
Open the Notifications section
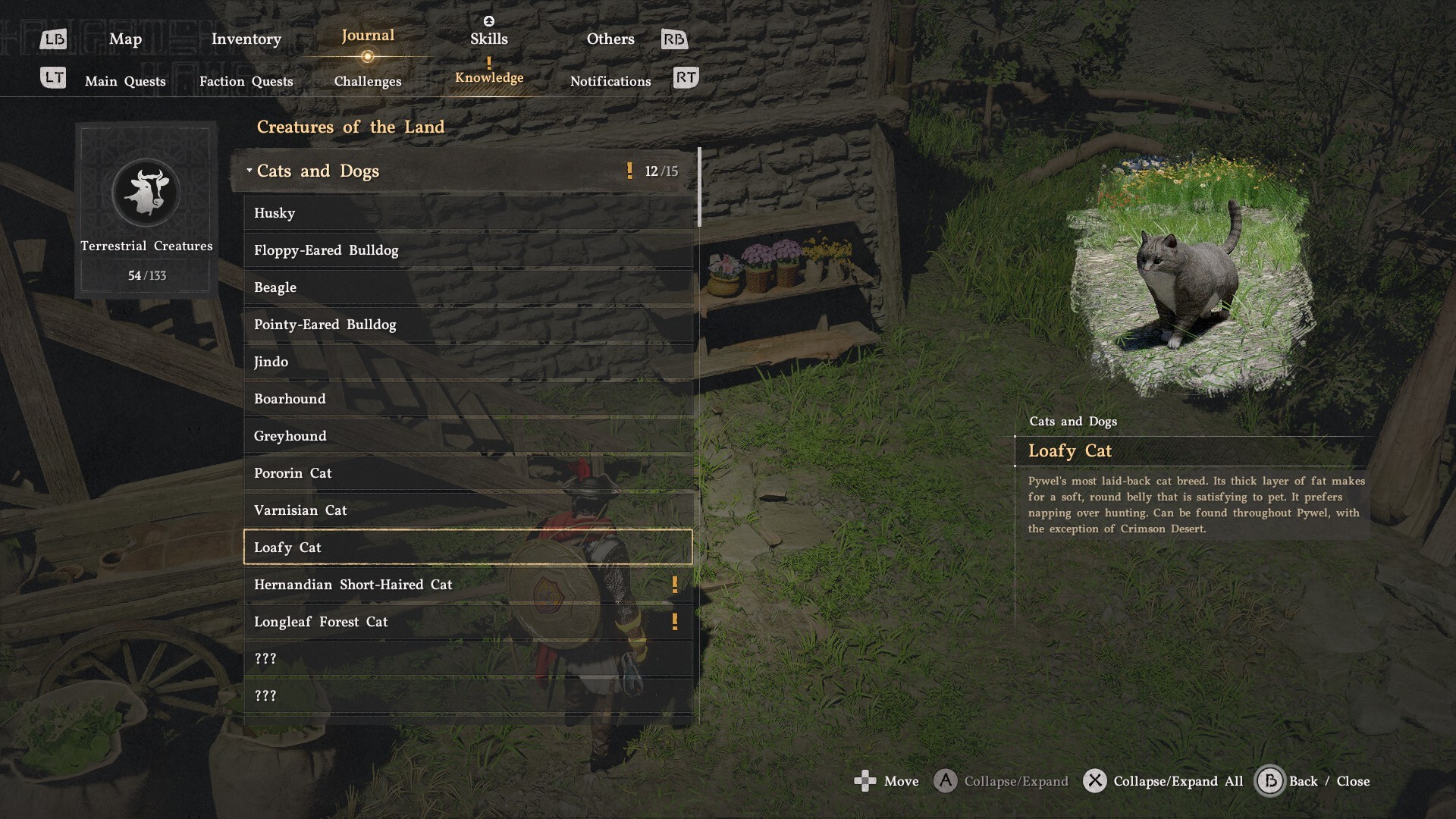610,81
